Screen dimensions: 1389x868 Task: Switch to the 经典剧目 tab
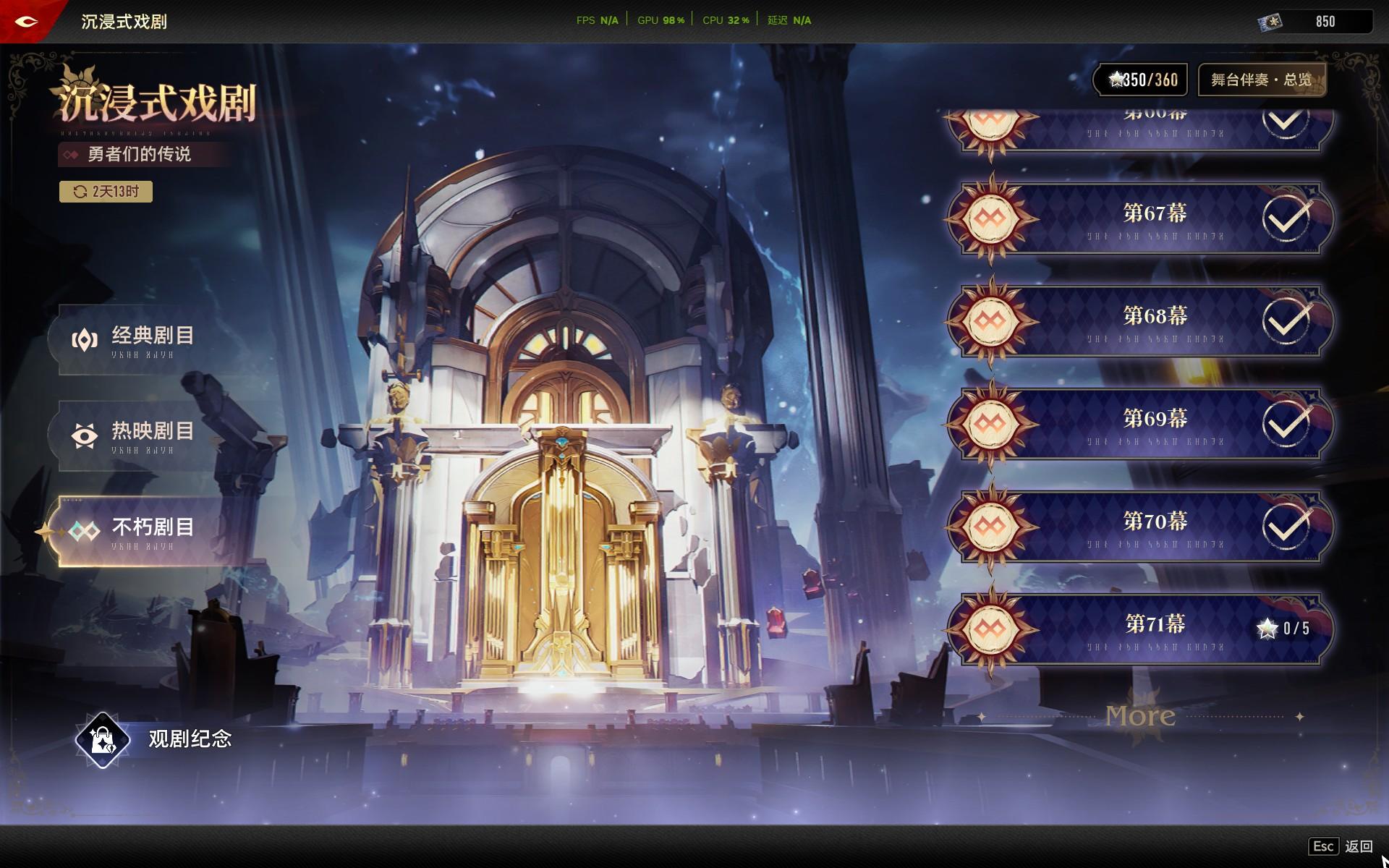(x=152, y=339)
